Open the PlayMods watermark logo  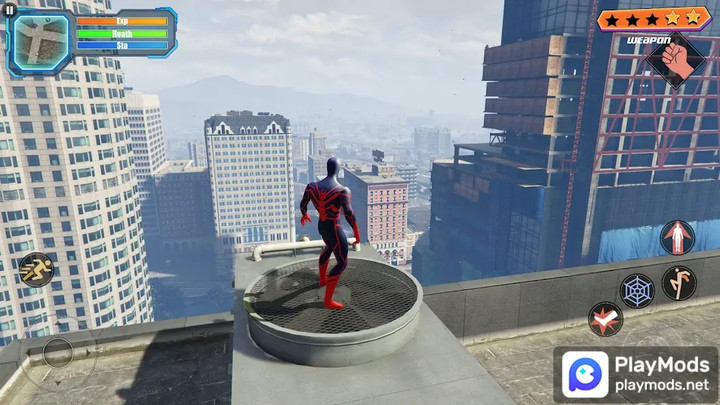[x=583, y=375]
